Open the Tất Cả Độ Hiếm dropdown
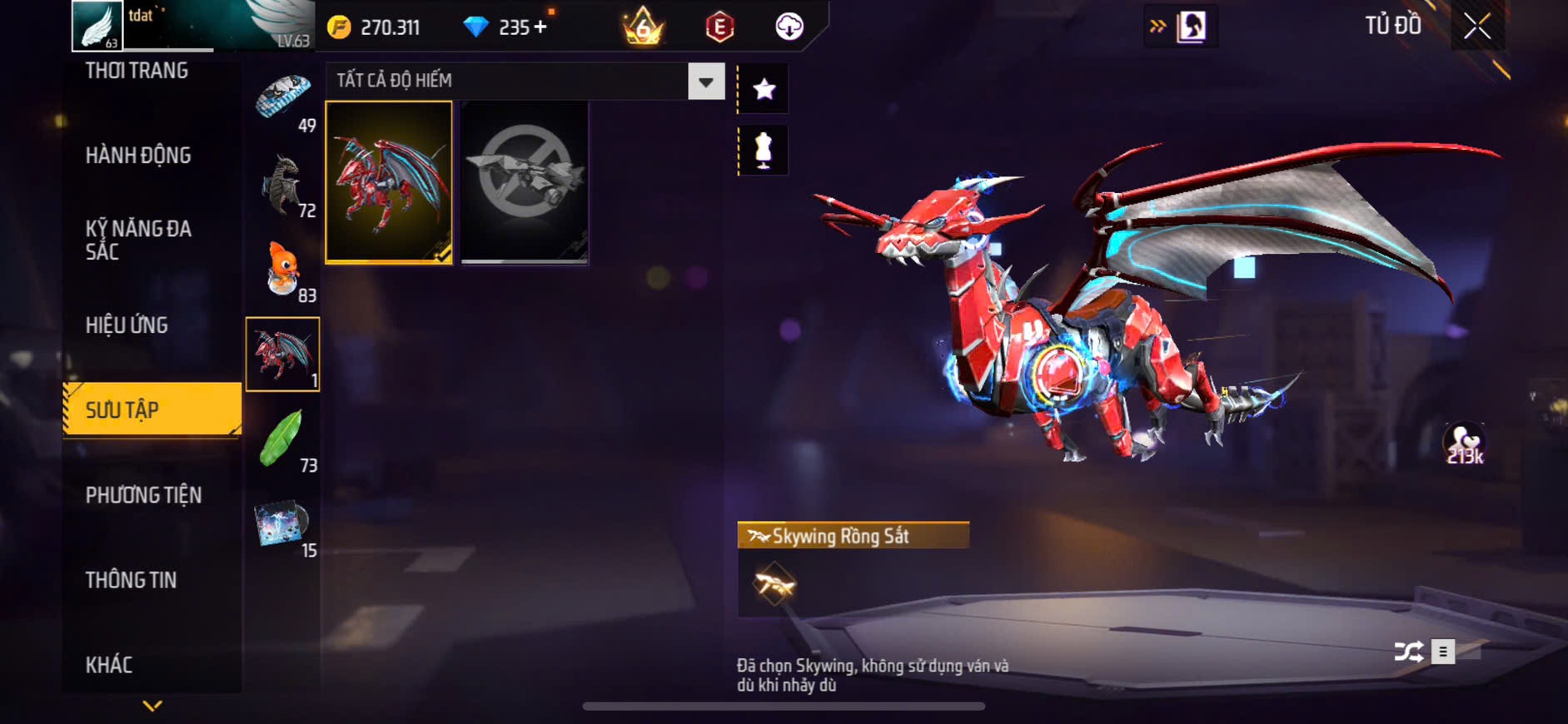The width and height of the screenshot is (1568, 724). 705,82
